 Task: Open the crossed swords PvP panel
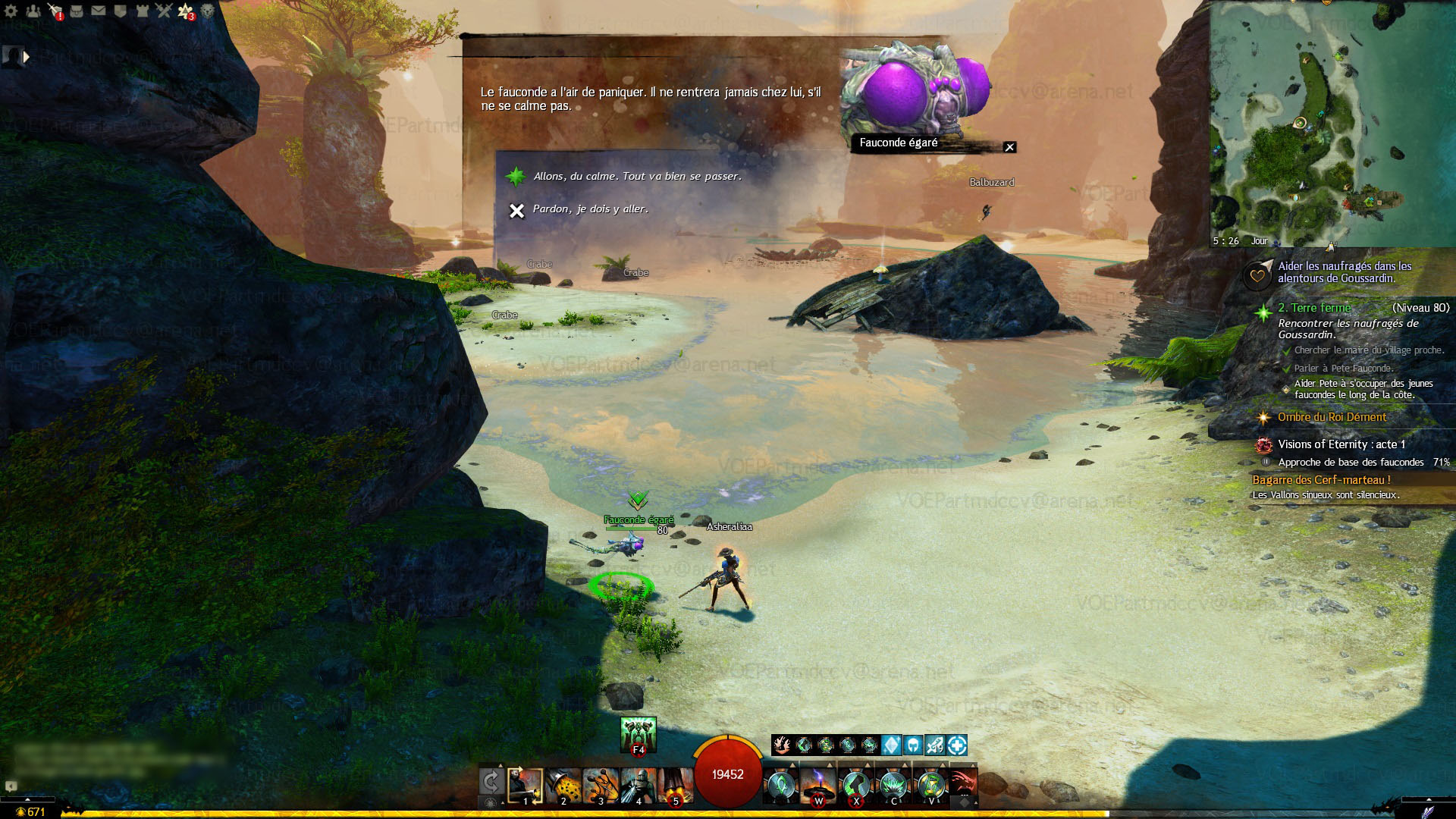164,11
